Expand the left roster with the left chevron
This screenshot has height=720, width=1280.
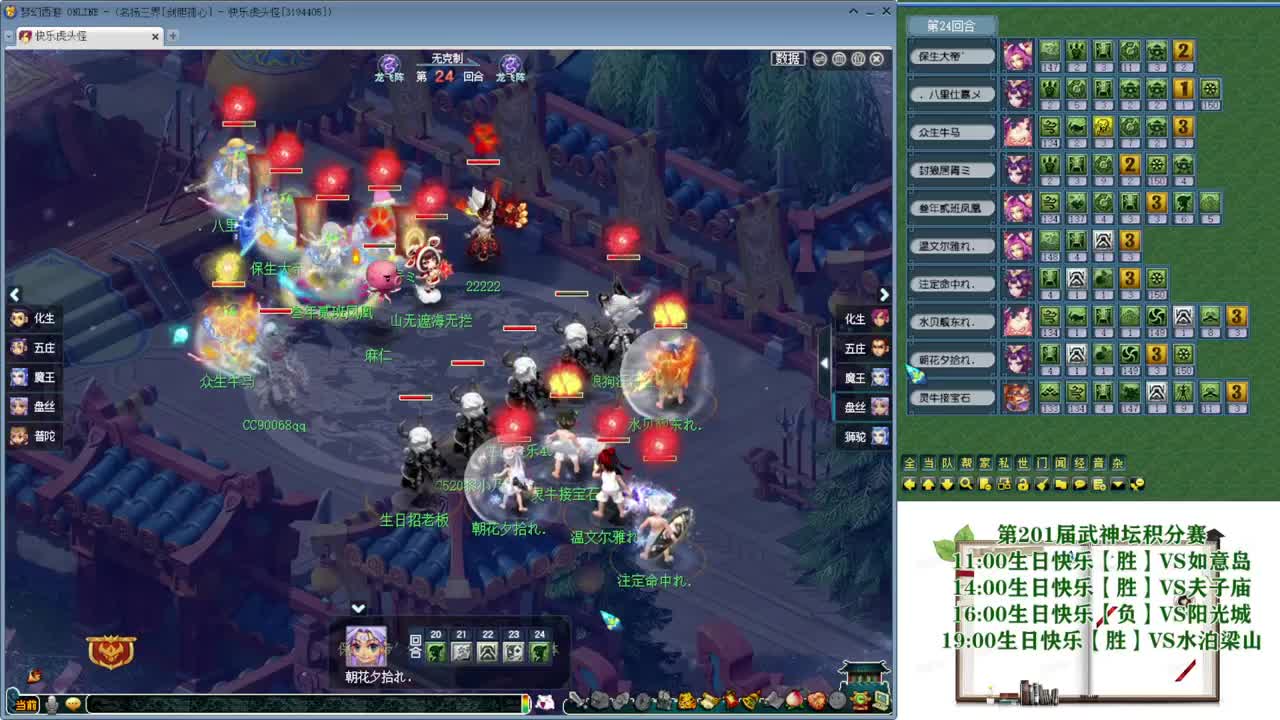14,295
